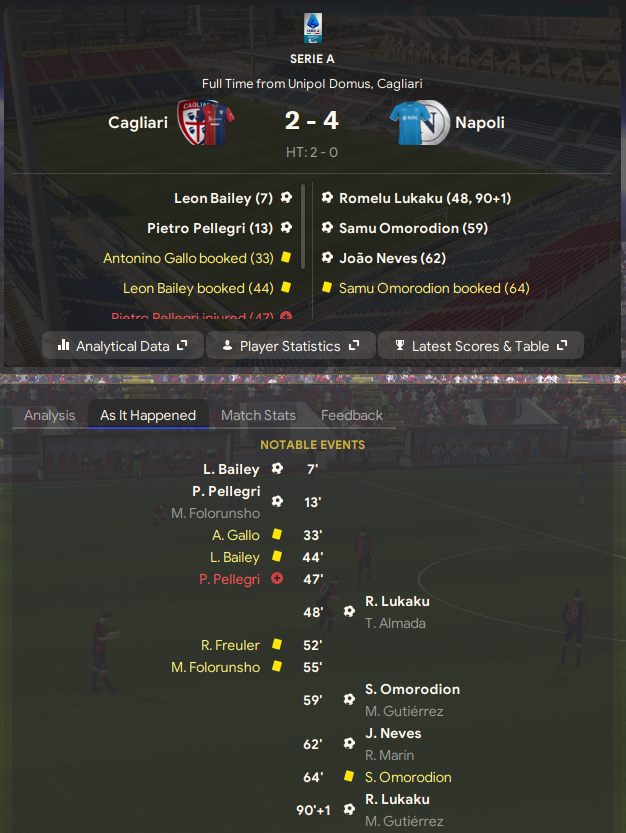Click the Napoli team name
The height and width of the screenshot is (833, 626).
coord(480,123)
